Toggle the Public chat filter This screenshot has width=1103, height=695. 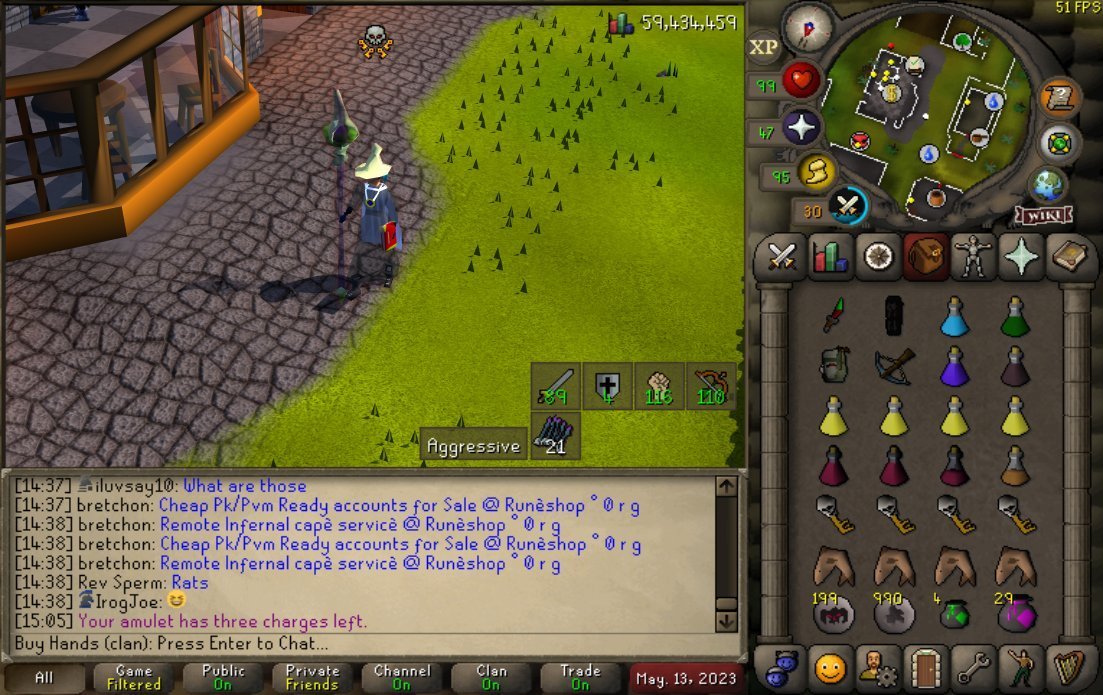pyautogui.click(x=223, y=678)
